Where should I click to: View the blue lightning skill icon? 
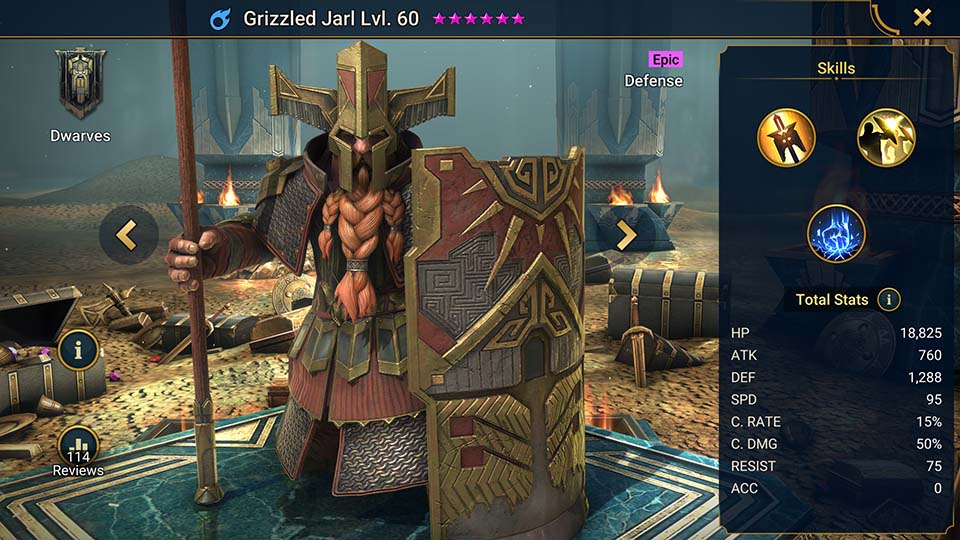click(836, 233)
